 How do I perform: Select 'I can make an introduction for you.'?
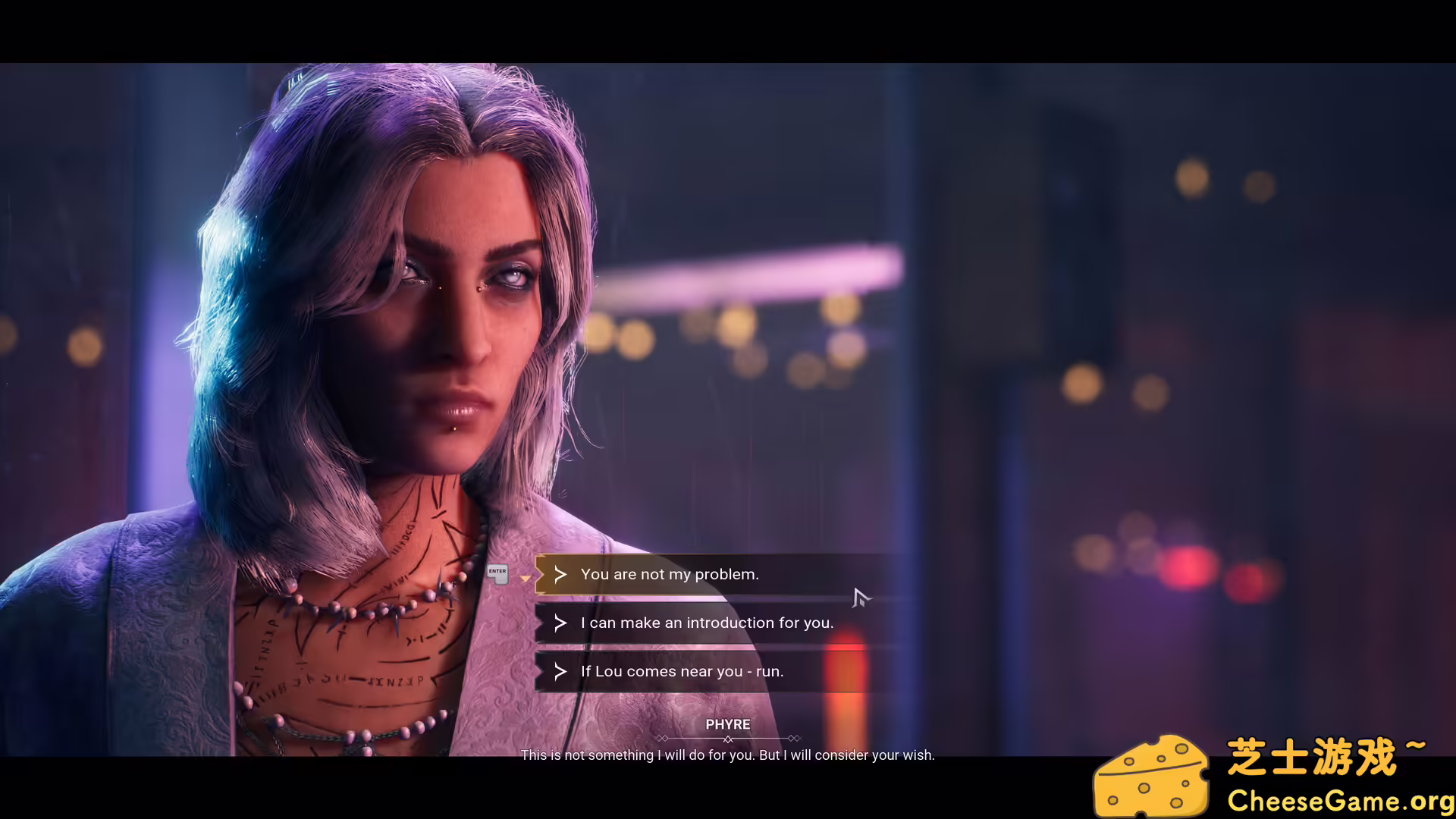tap(707, 623)
